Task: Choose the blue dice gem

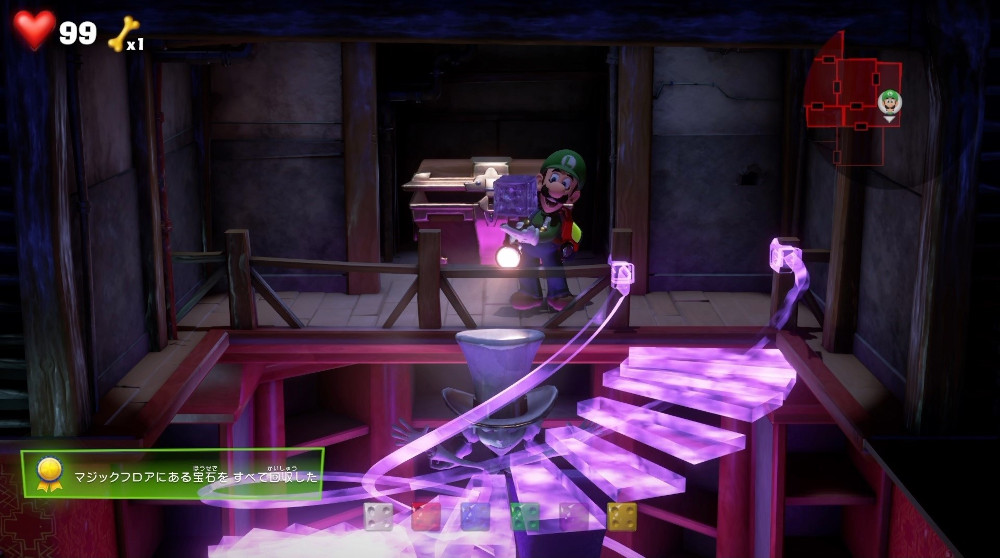Action: (x=475, y=516)
